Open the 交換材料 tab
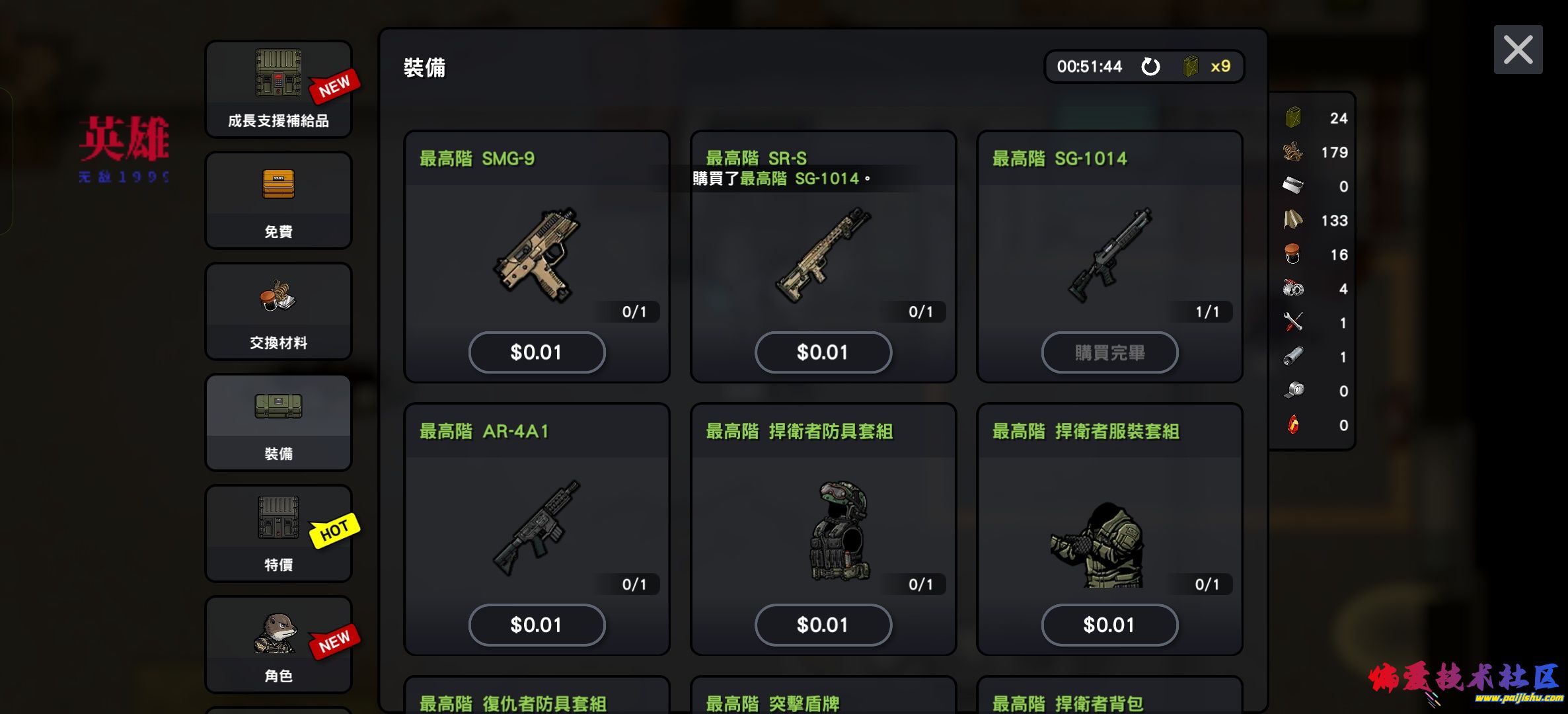 click(278, 311)
